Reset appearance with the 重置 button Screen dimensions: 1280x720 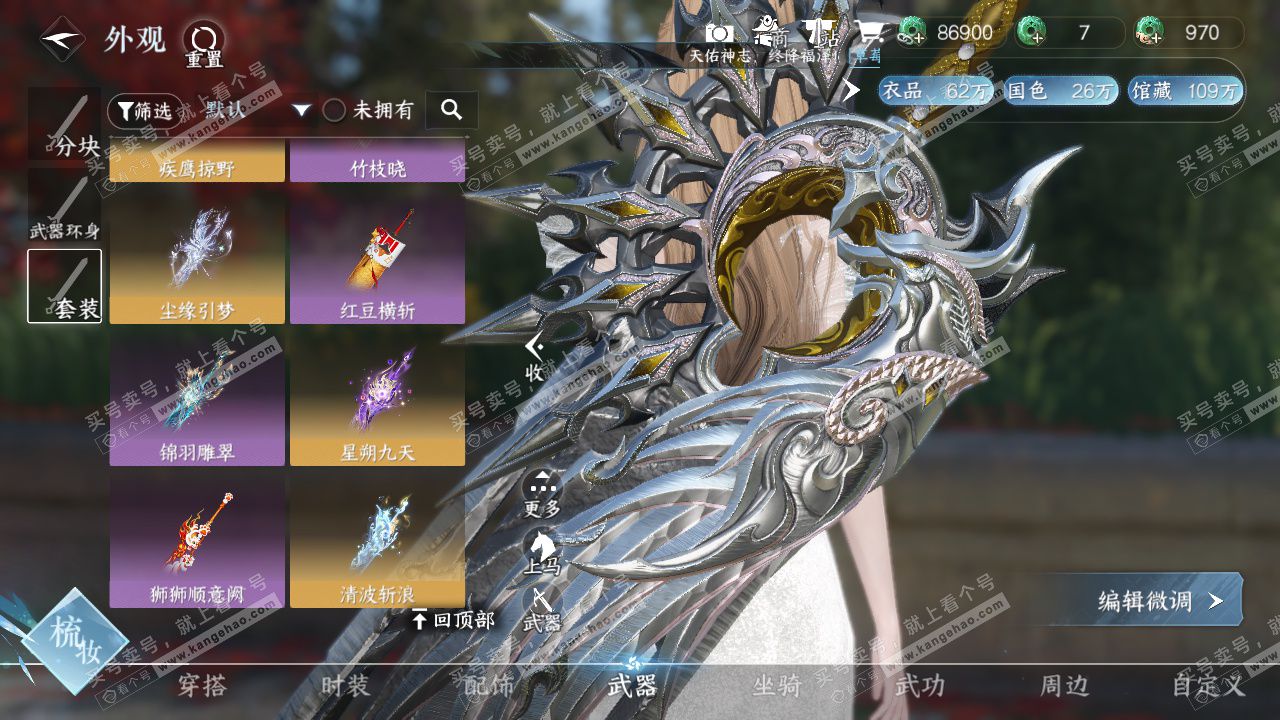click(x=204, y=44)
